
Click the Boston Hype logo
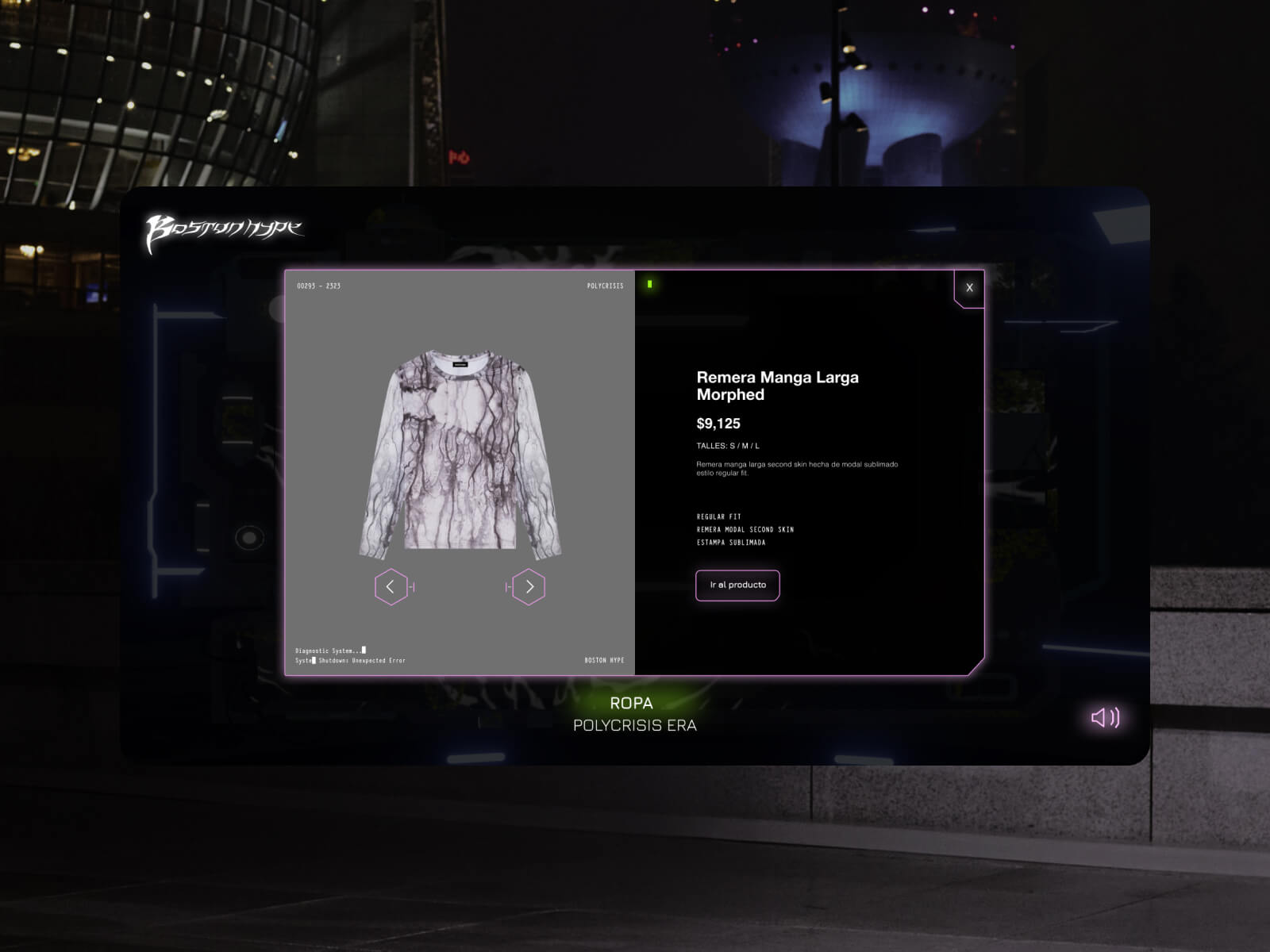pyautogui.click(x=224, y=233)
